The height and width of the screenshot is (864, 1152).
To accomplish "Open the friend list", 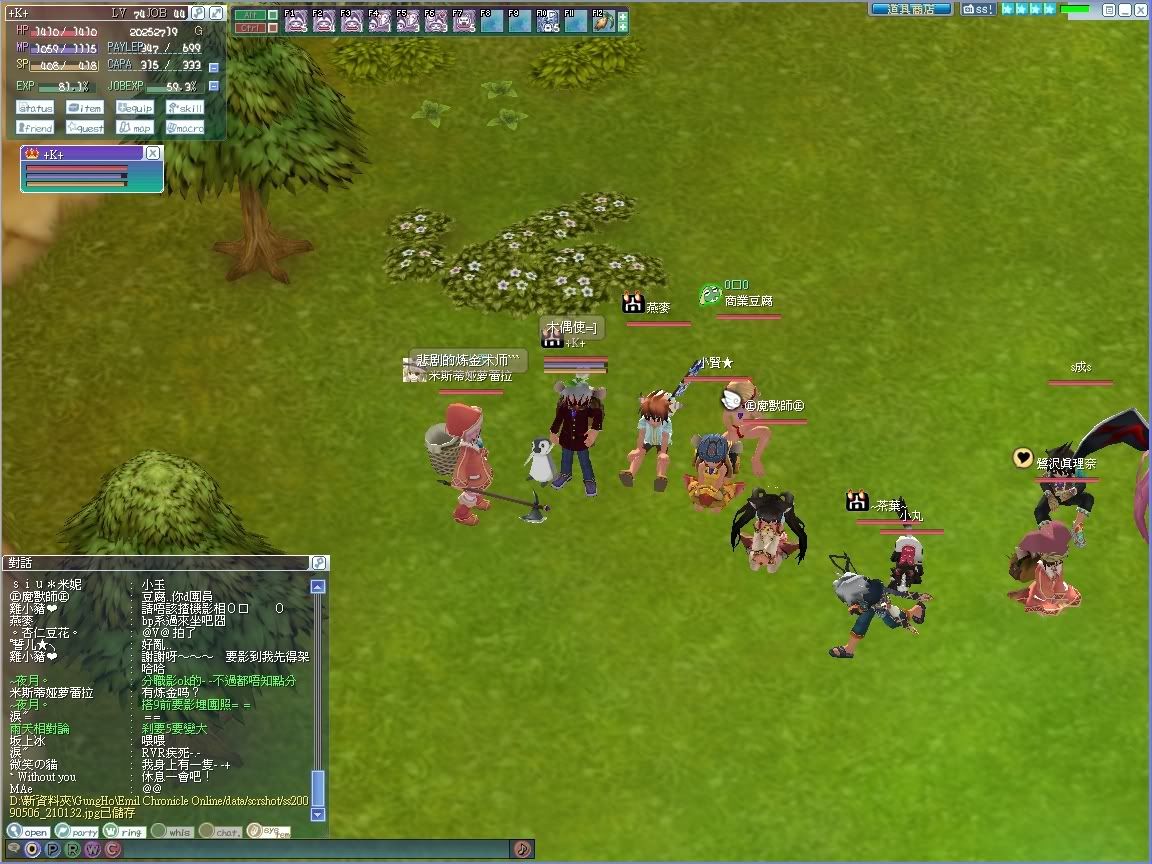I will [x=35, y=128].
